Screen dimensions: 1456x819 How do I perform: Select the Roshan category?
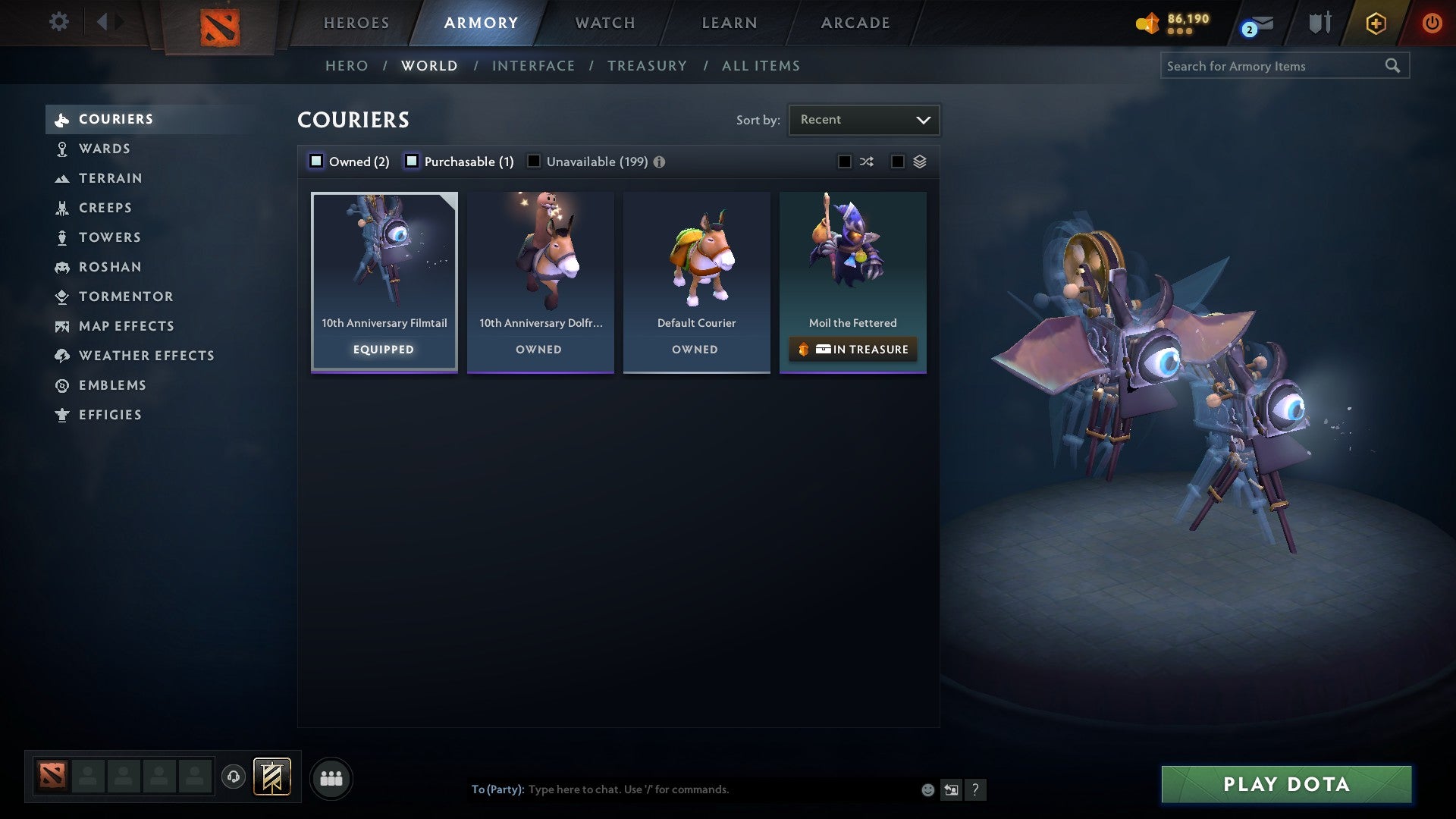(x=111, y=267)
